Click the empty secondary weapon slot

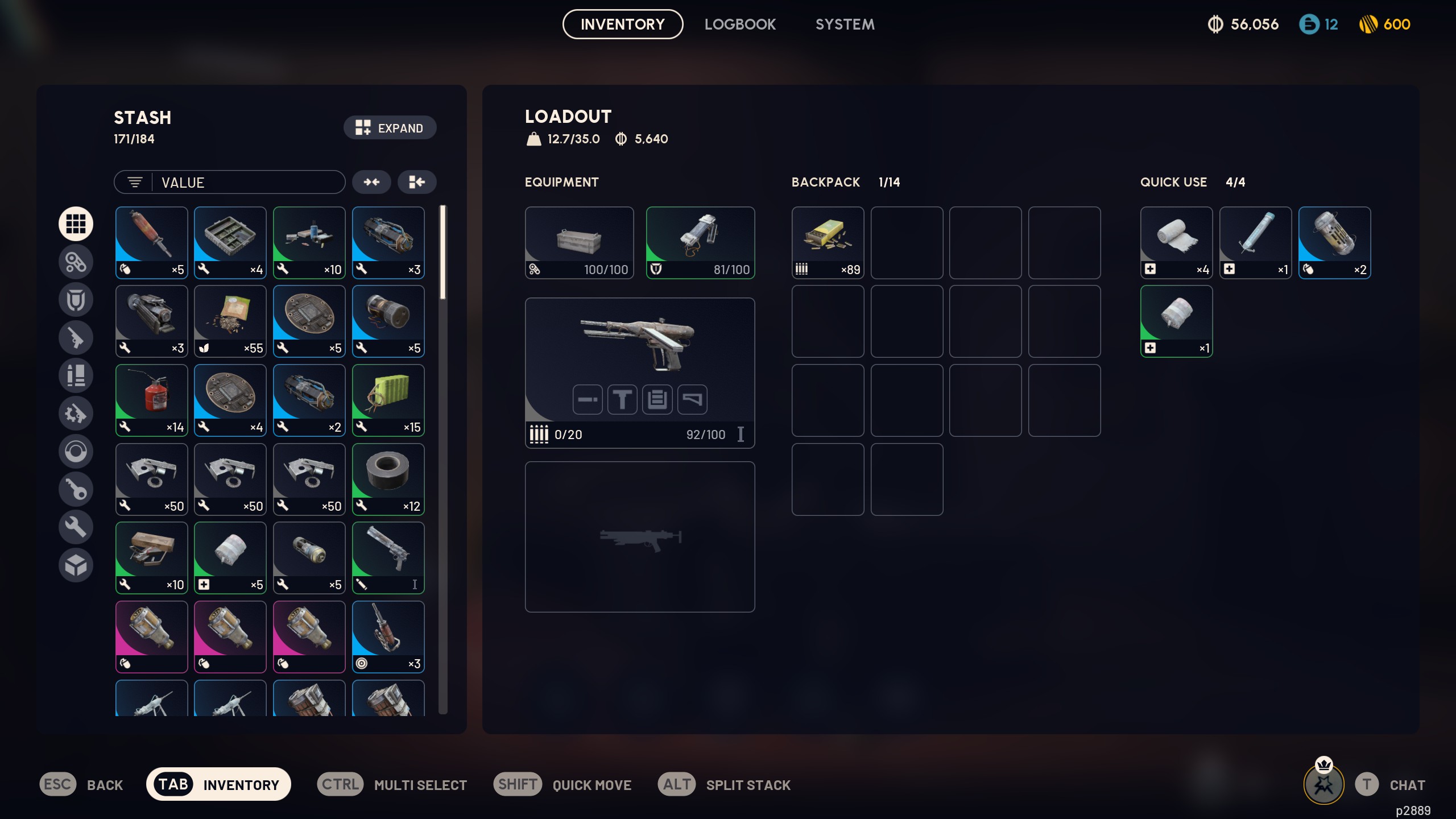click(x=639, y=536)
